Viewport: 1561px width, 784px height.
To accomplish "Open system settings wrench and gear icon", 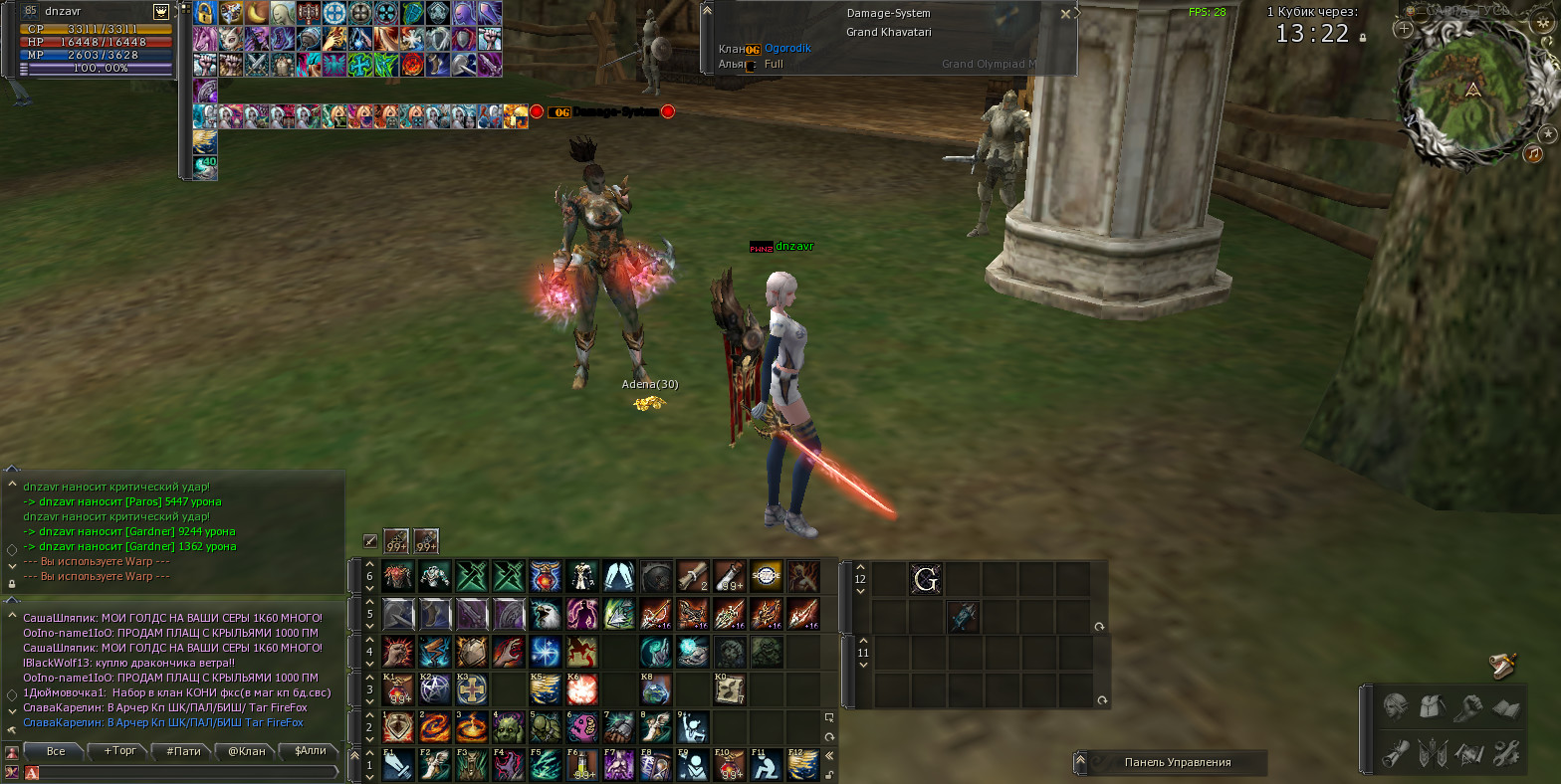I will pos(1506,751).
